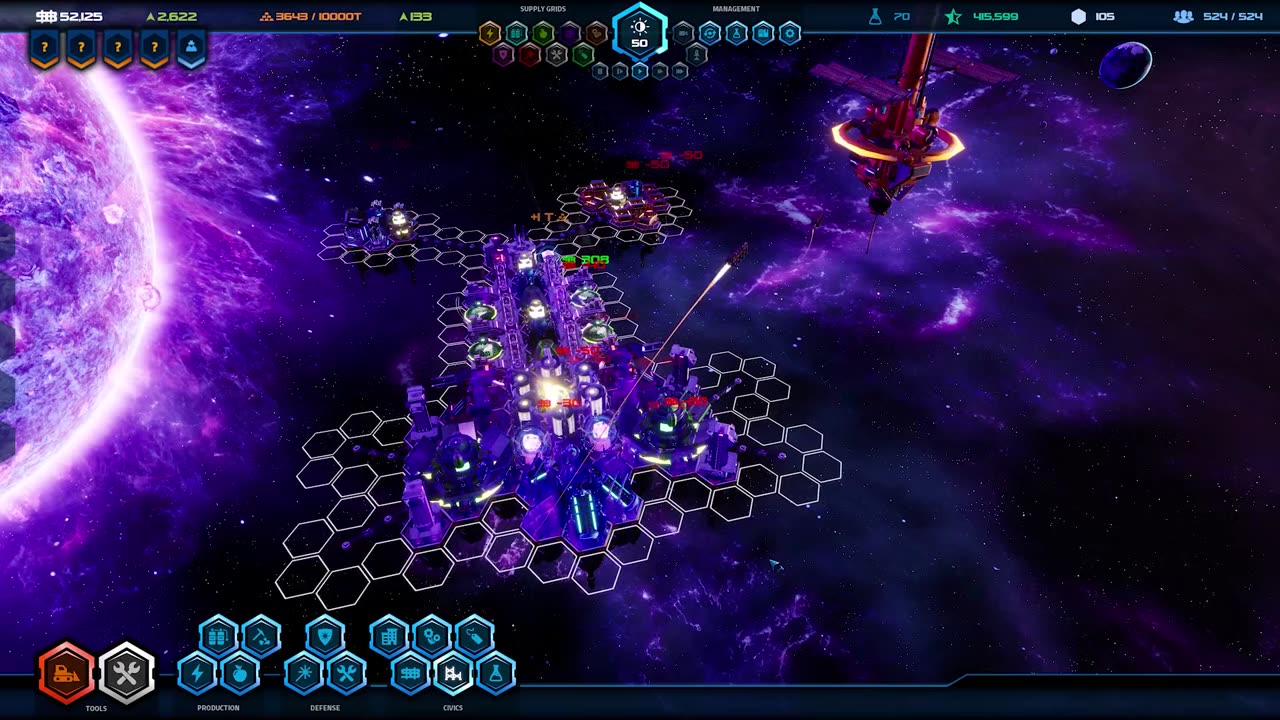
Task: Pause the game with the speed control
Action: pos(600,71)
